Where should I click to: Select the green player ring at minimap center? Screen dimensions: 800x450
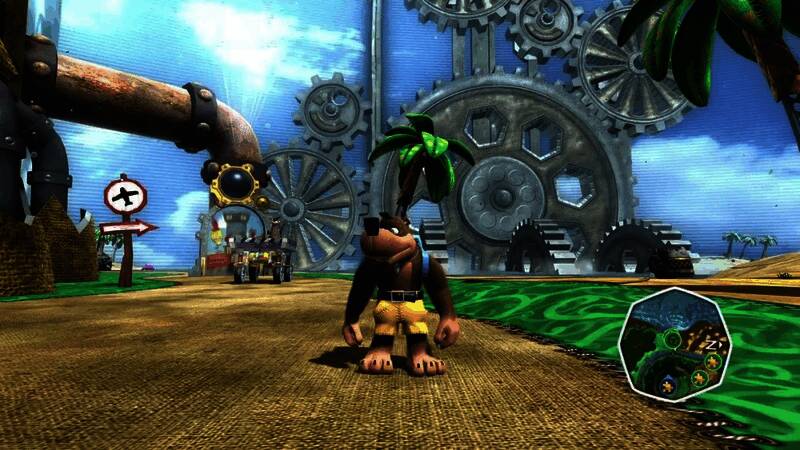[x=673, y=340]
